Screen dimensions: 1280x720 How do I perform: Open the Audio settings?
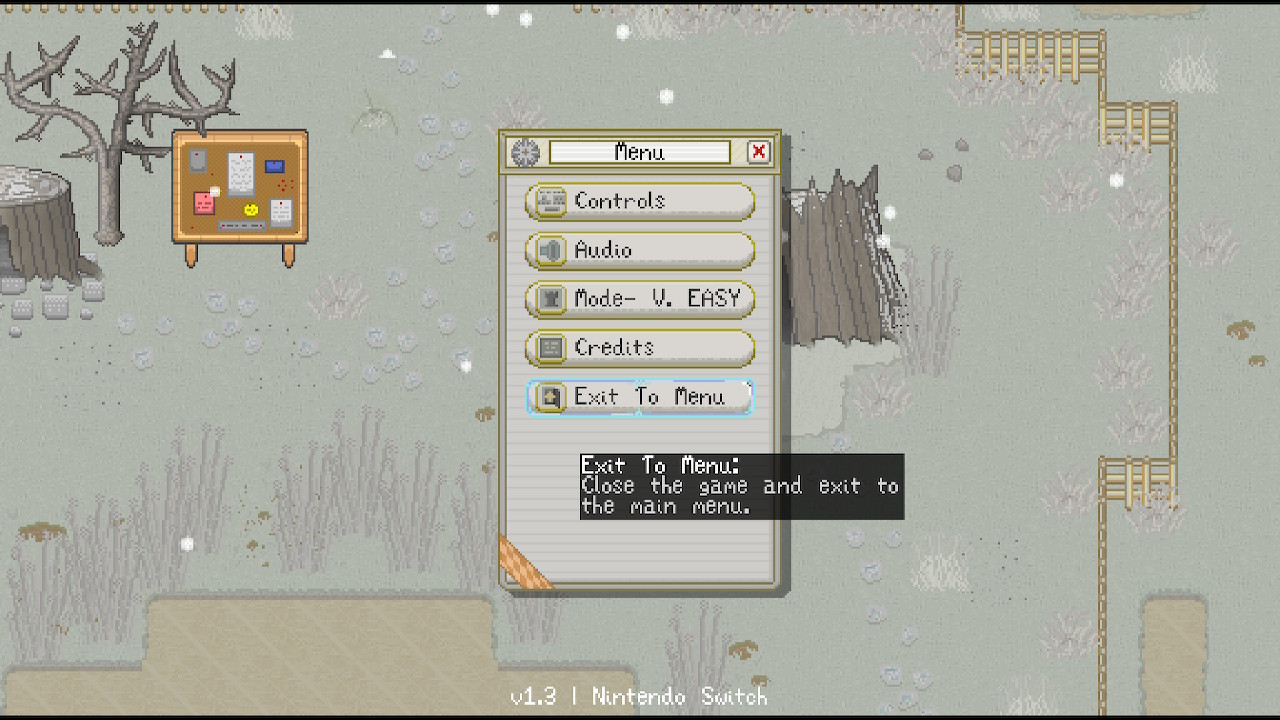639,250
